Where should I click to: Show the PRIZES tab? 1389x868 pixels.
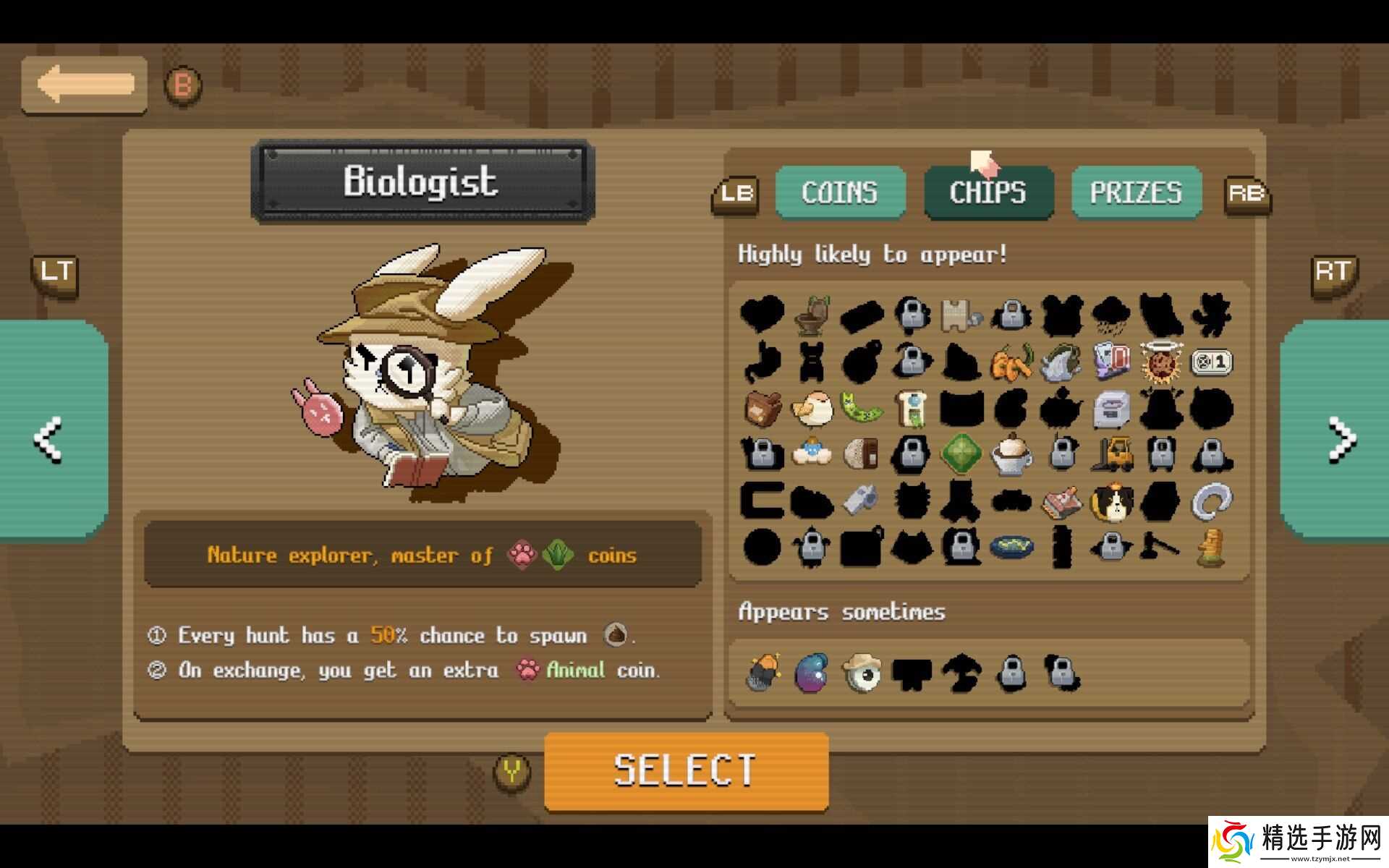[x=1136, y=192]
